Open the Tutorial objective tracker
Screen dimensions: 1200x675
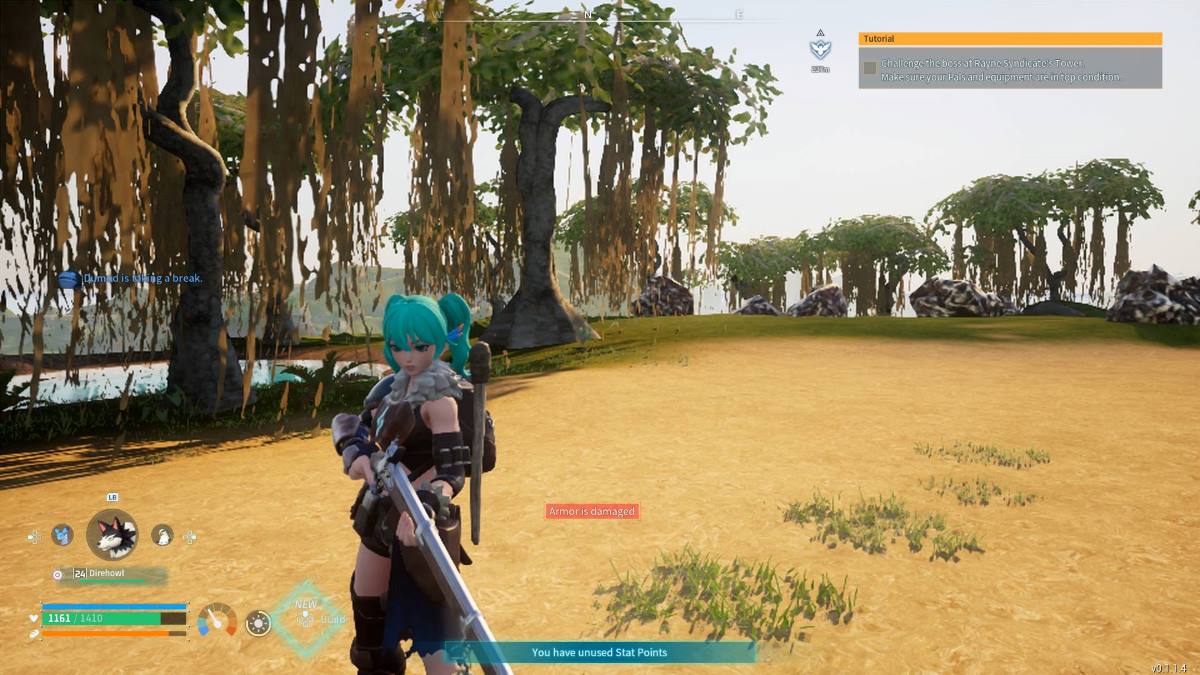1010,39
